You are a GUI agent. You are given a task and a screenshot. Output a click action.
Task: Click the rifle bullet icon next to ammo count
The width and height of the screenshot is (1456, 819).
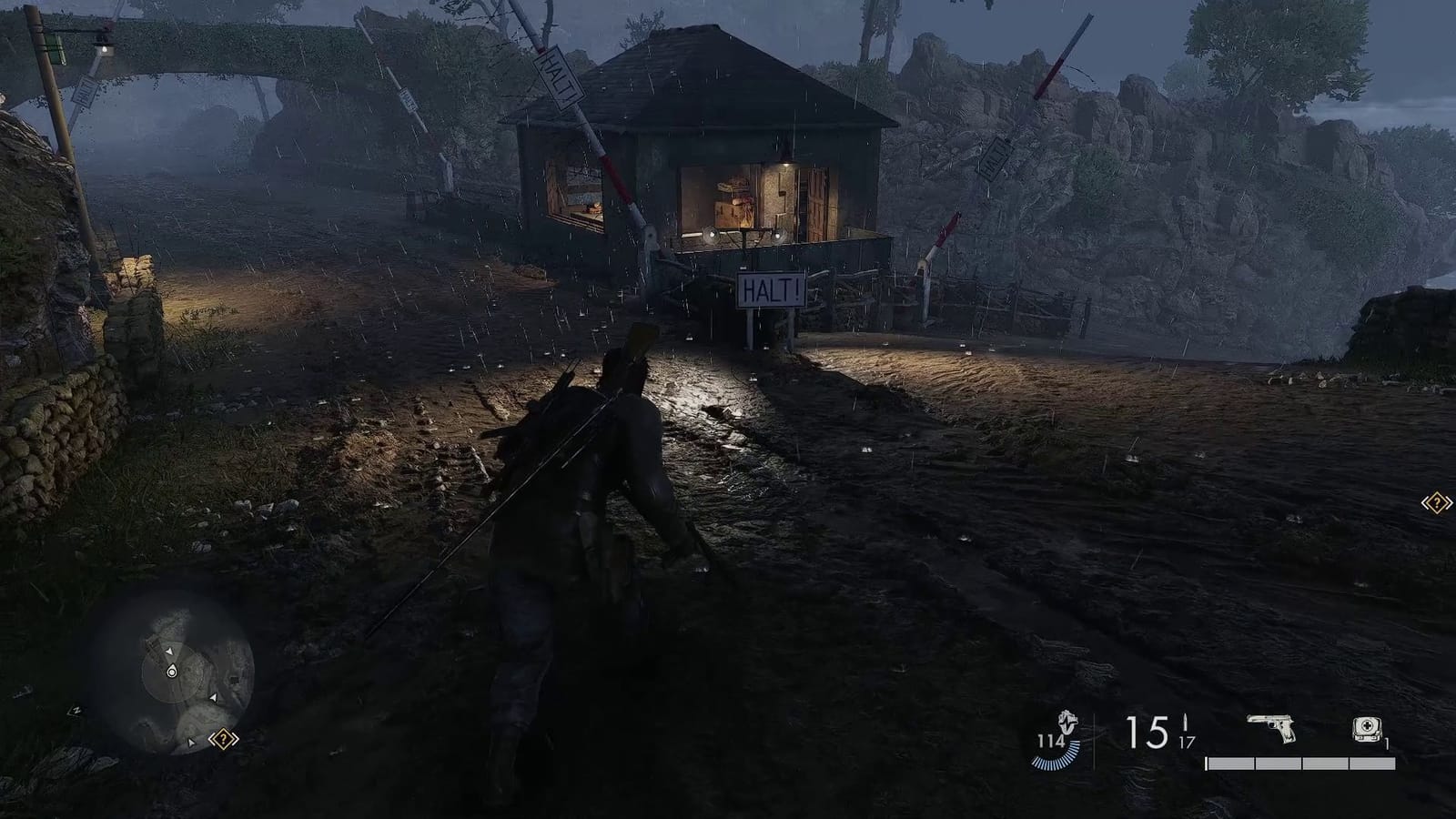[x=1185, y=721]
